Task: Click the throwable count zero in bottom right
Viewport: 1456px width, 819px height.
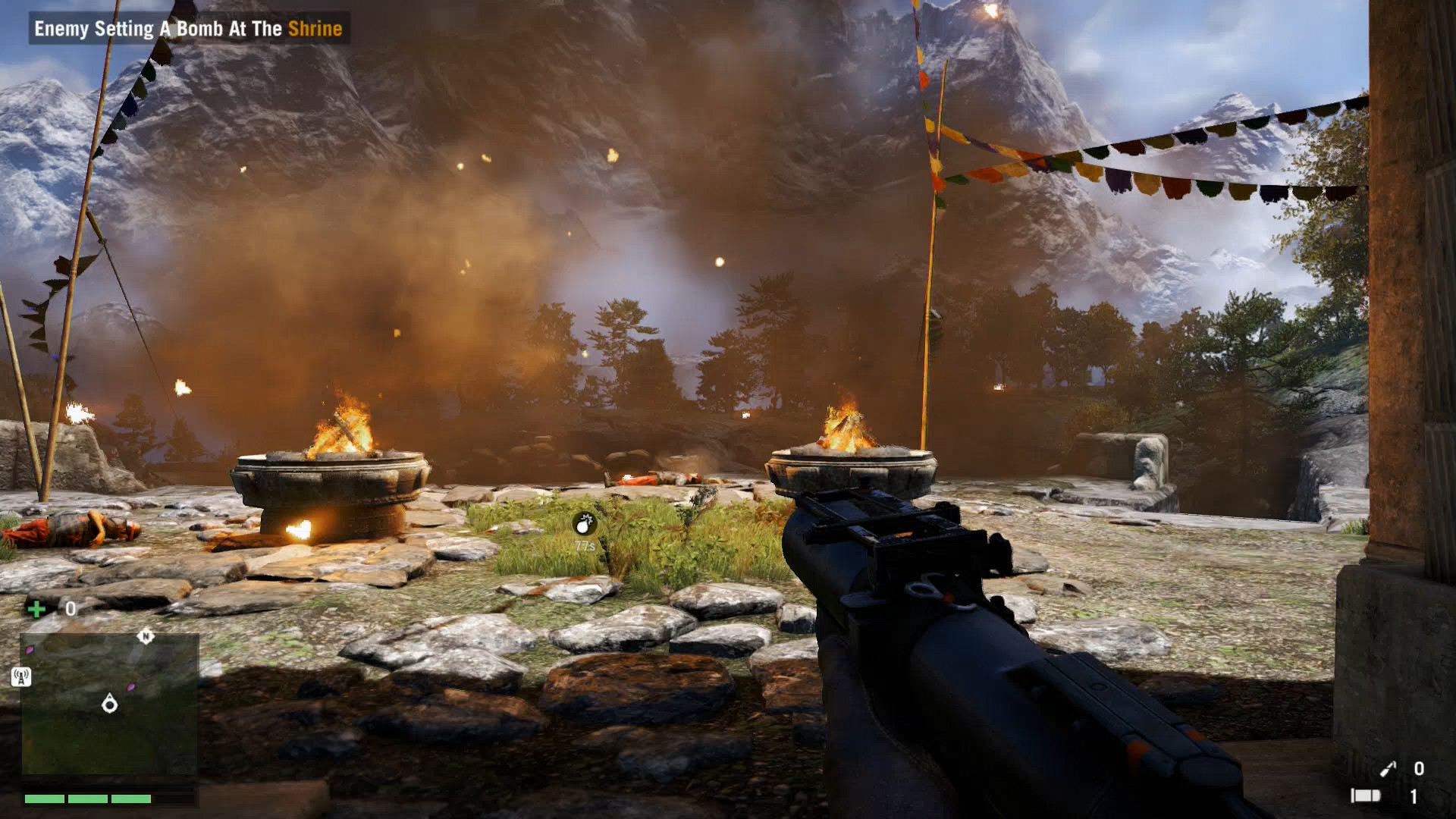Action: click(x=1420, y=768)
